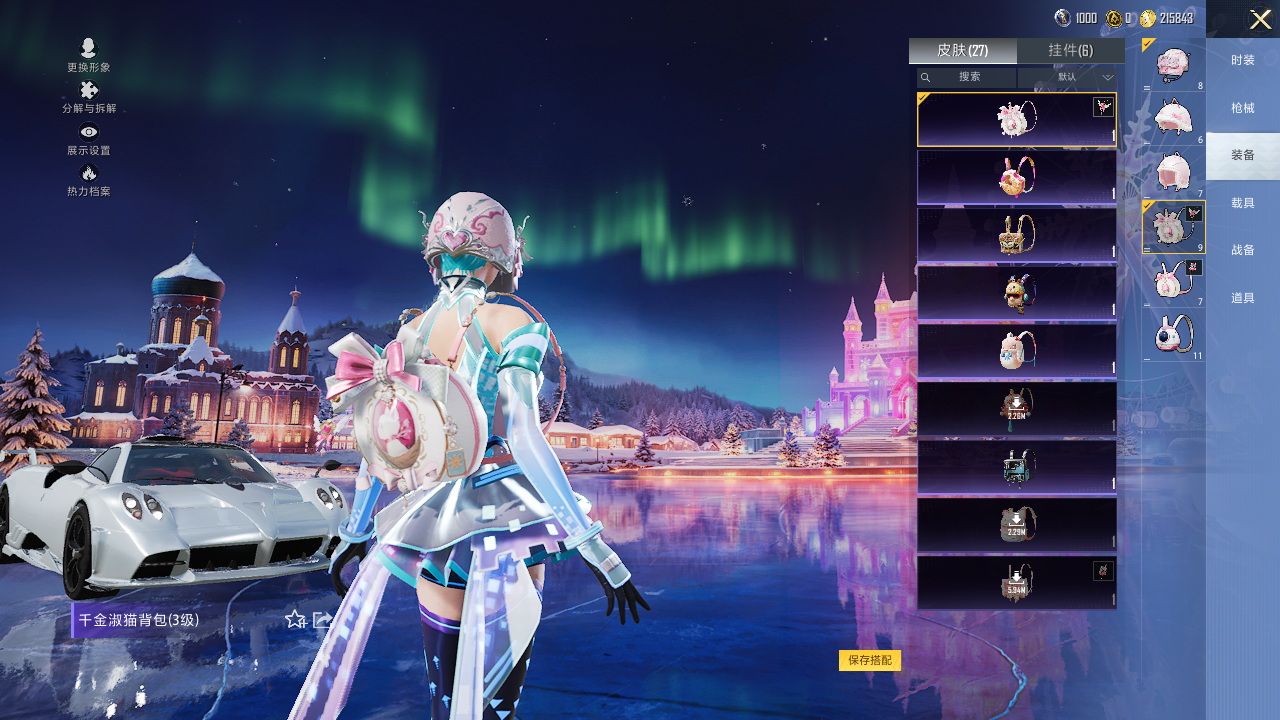This screenshot has width=1280, height=720.
Task: Choose the 装备 equipment category
Action: click(1242, 156)
